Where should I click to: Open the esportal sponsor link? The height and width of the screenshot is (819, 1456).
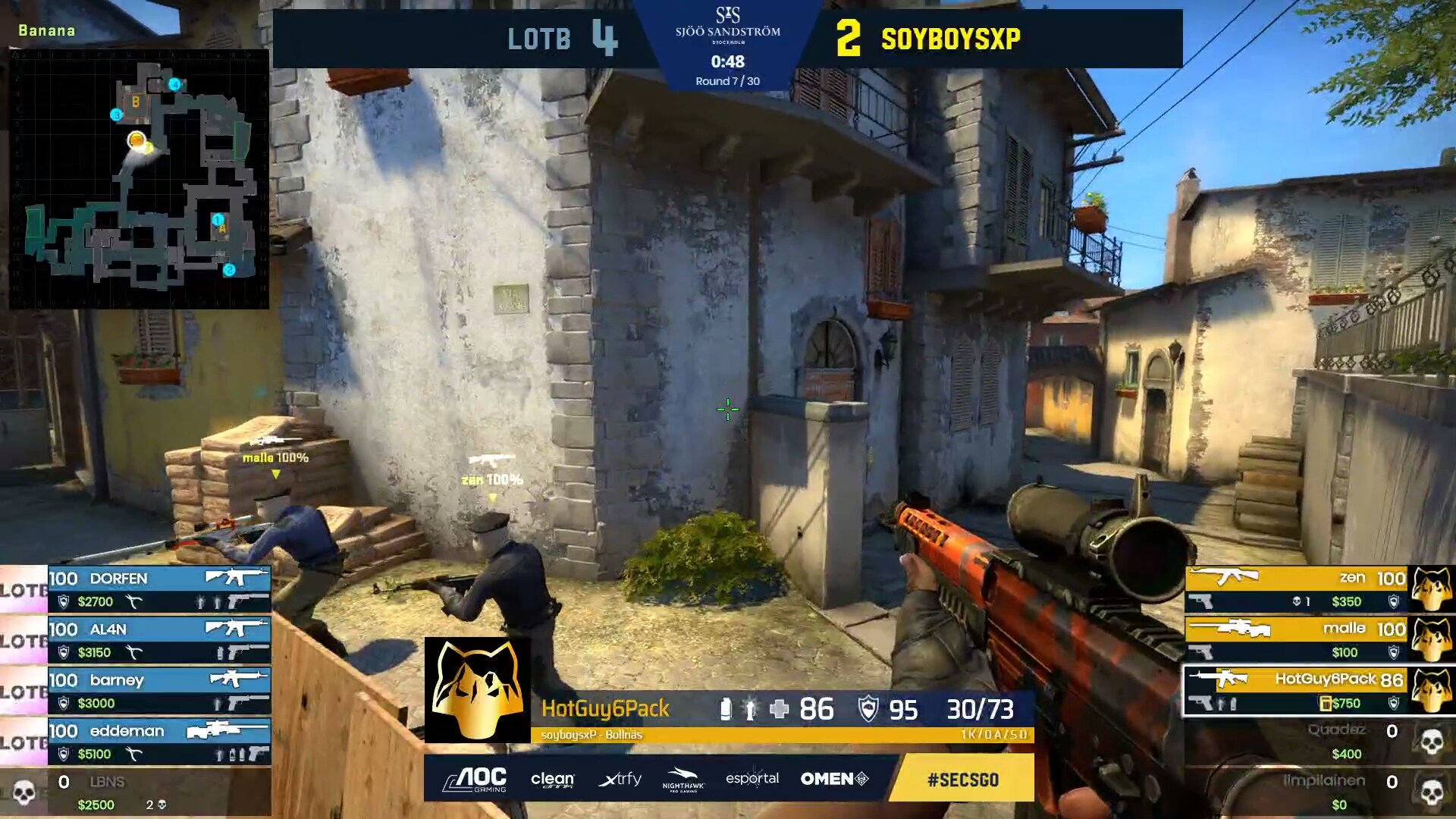point(752,779)
